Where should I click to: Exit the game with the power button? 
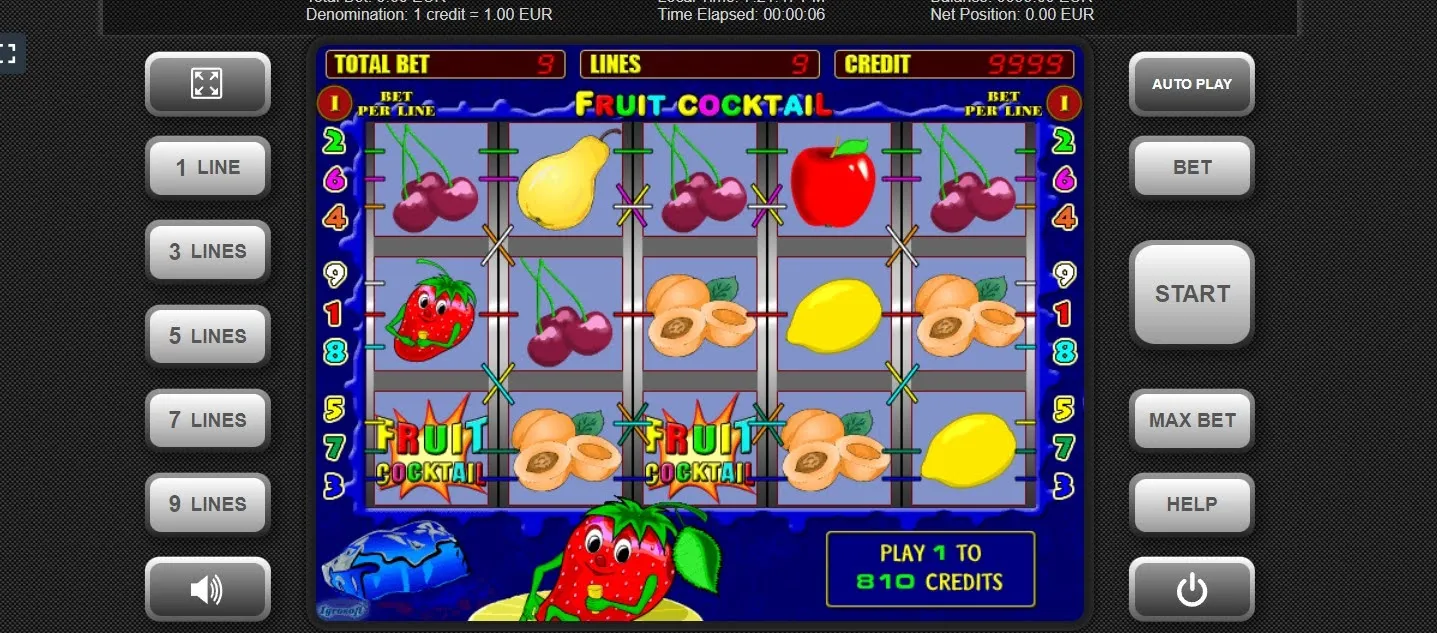click(1191, 590)
